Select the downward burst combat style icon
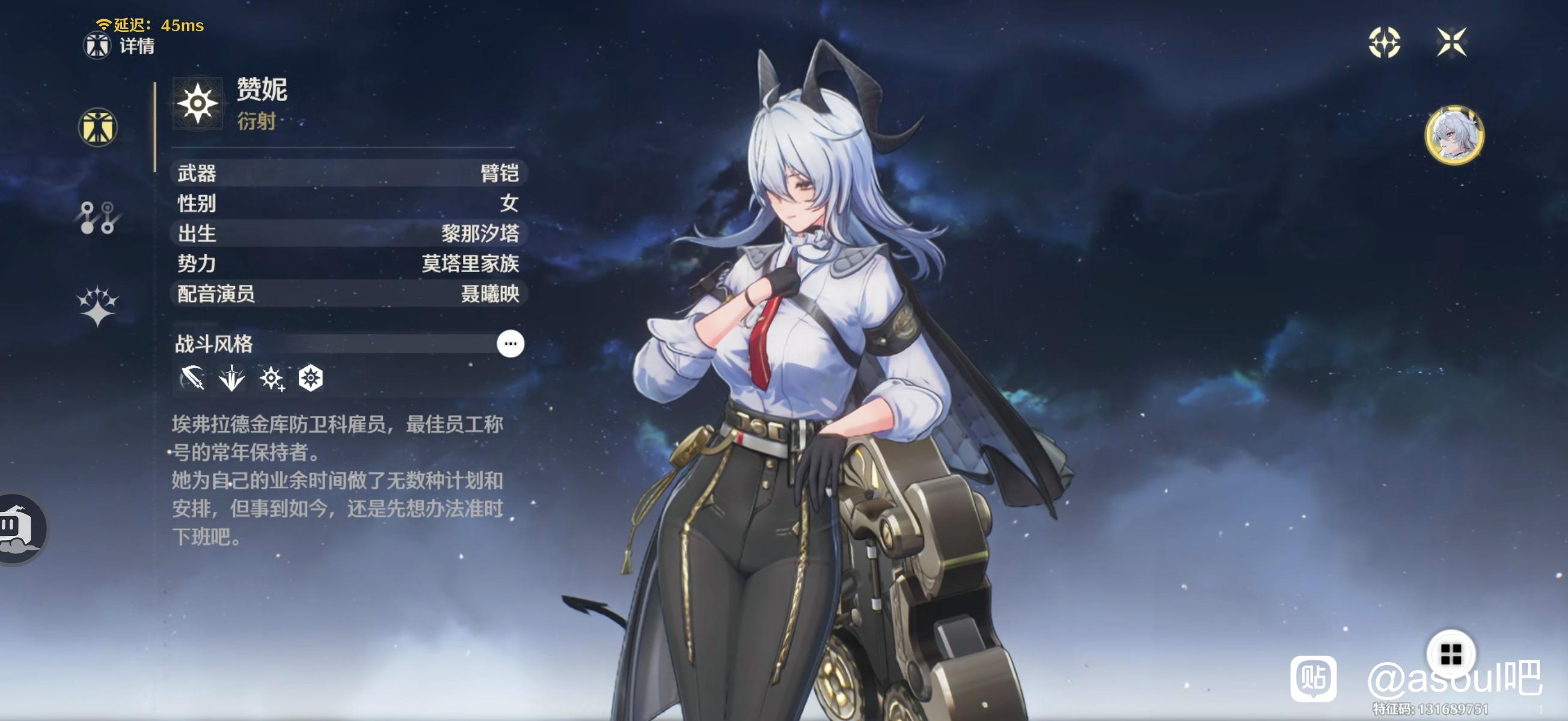1568x721 pixels. [x=231, y=378]
